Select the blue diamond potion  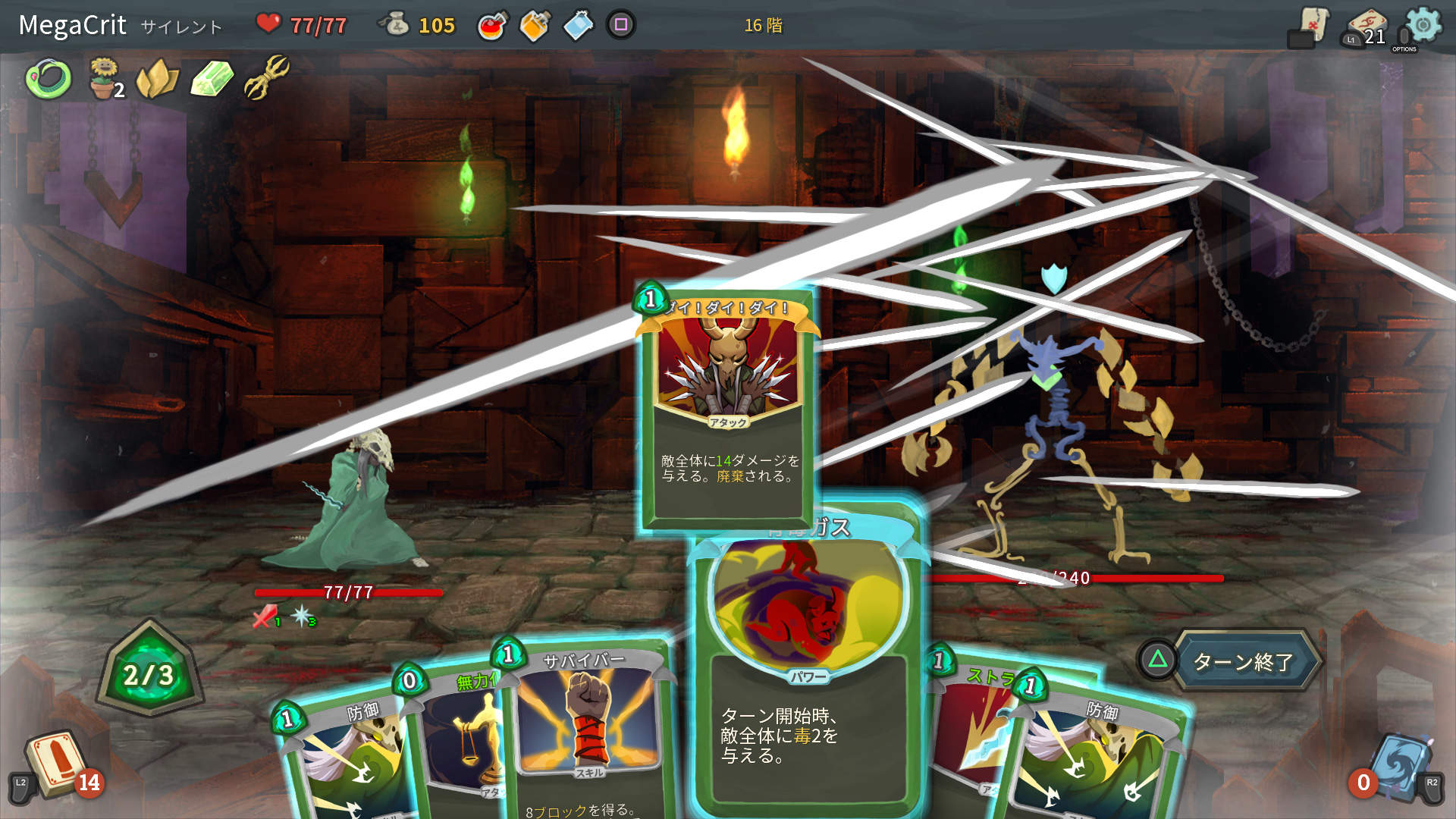pyautogui.click(x=577, y=24)
